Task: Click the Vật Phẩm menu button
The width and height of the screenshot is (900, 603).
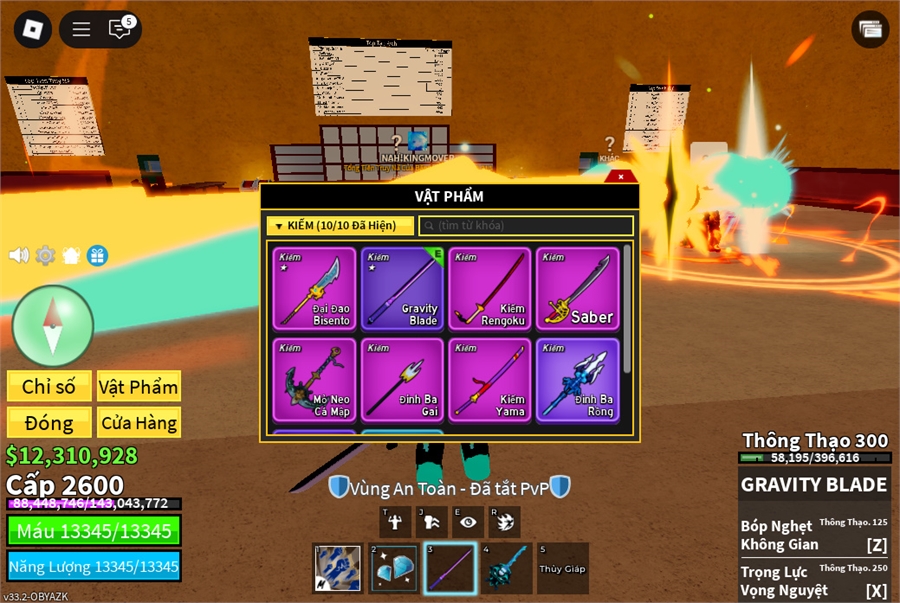Action: (x=139, y=386)
